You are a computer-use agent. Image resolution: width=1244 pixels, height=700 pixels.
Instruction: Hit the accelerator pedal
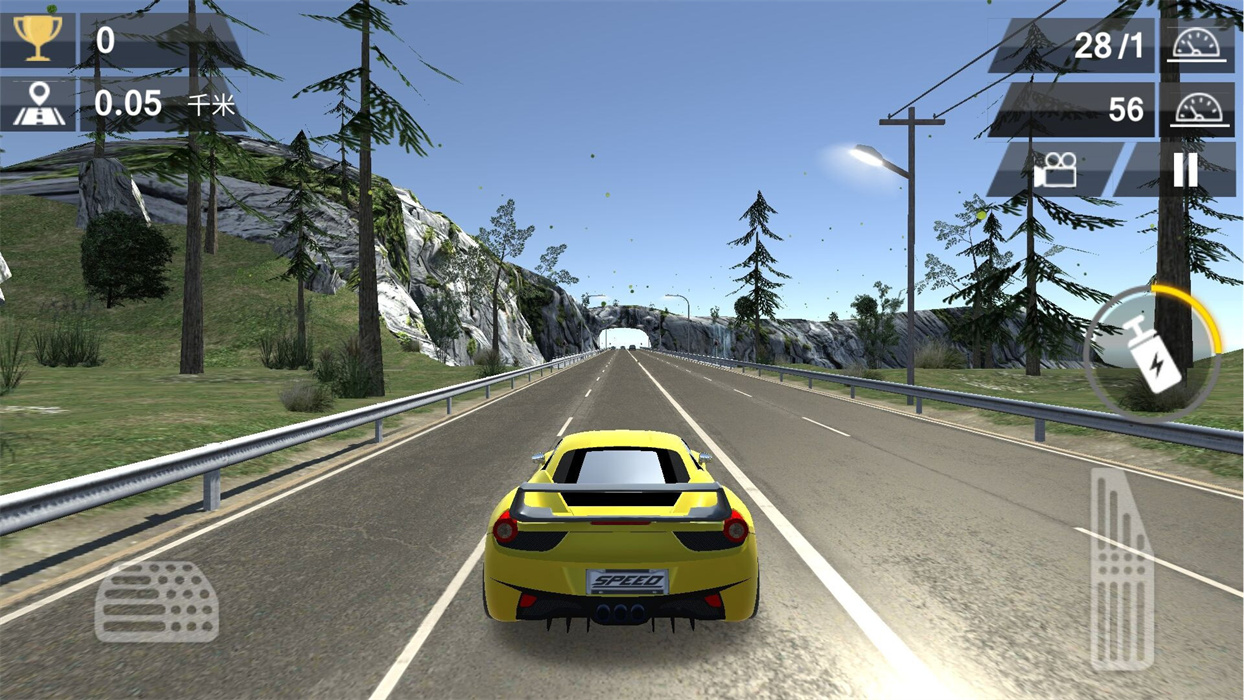pyautogui.click(x=1121, y=568)
